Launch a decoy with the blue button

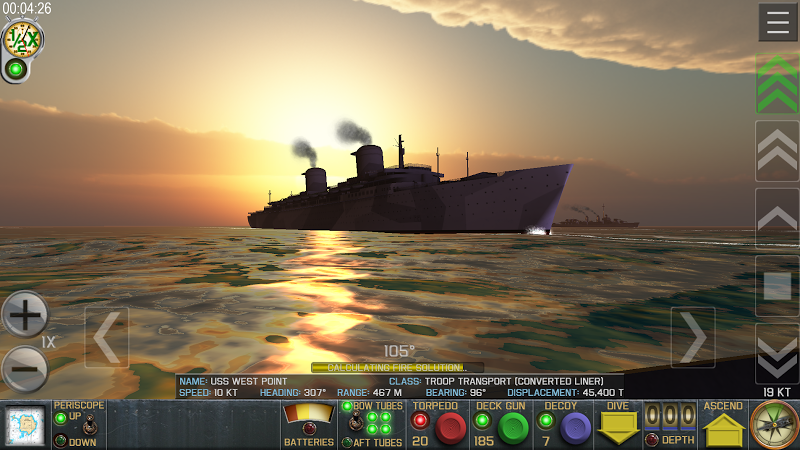575,428
